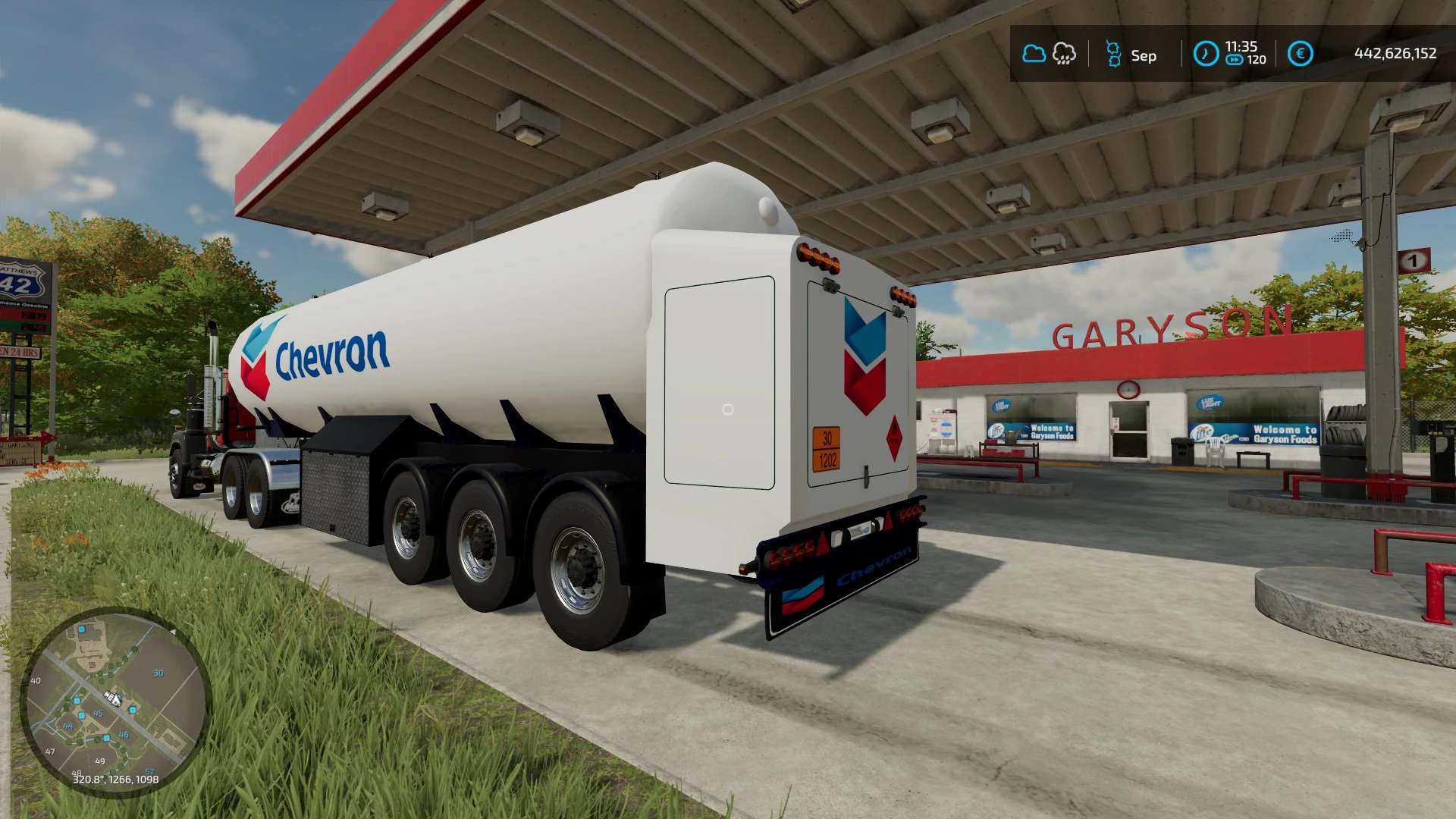Screen dimensions: 1456x819
Task: Select the rain cloud forecast icon
Action: pyautogui.click(x=1064, y=54)
